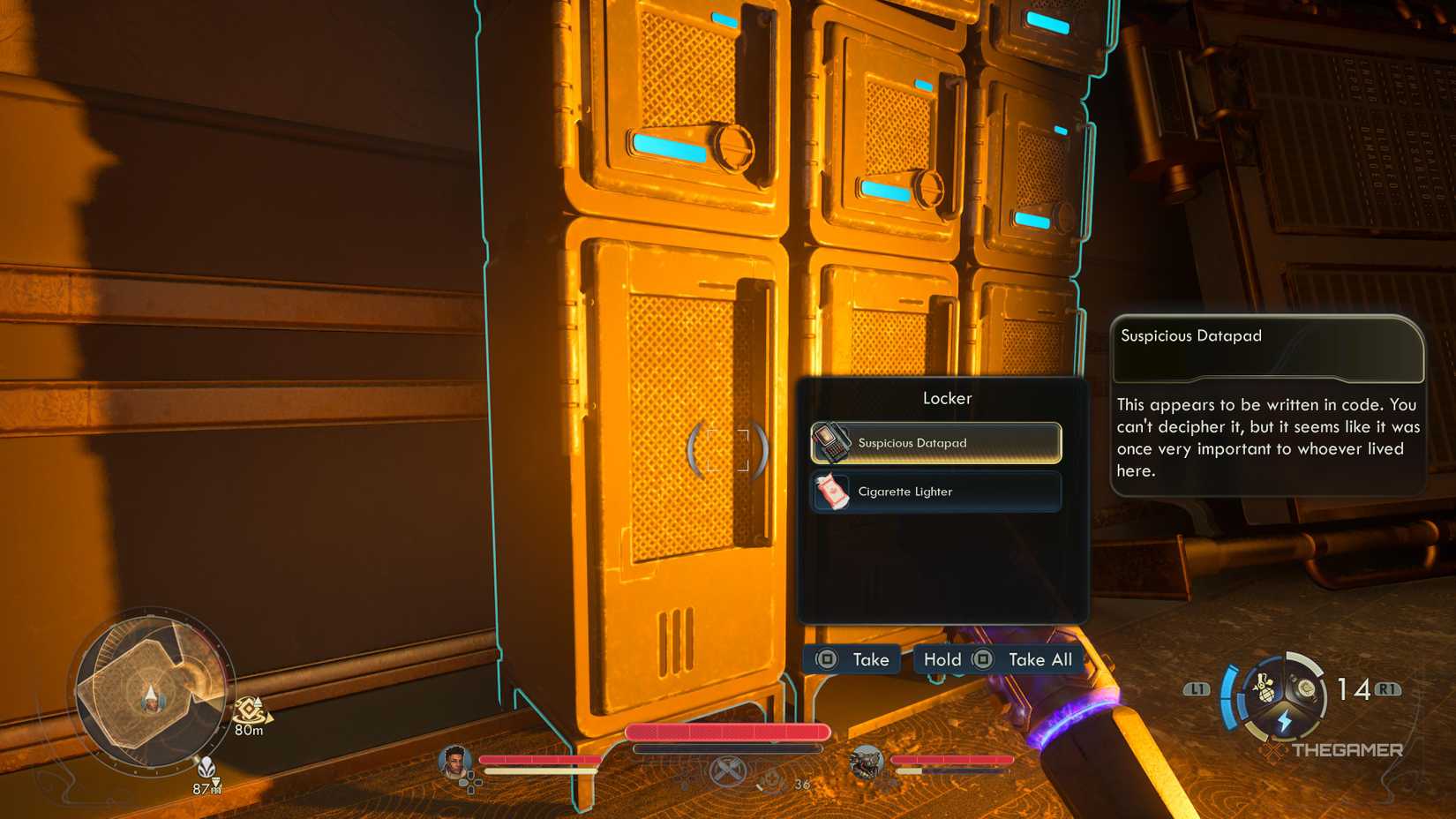The height and width of the screenshot is (819, 1456).
Task: Click the crossed-weapons melee icon near the boss bar
Action: pos(728,771)
